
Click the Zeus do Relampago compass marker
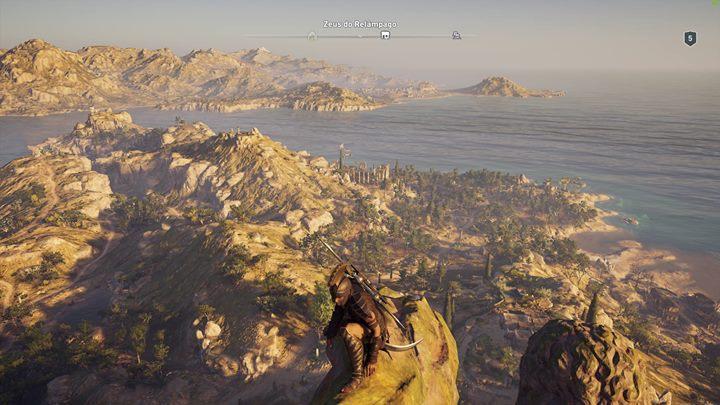[x=385, y=35]
